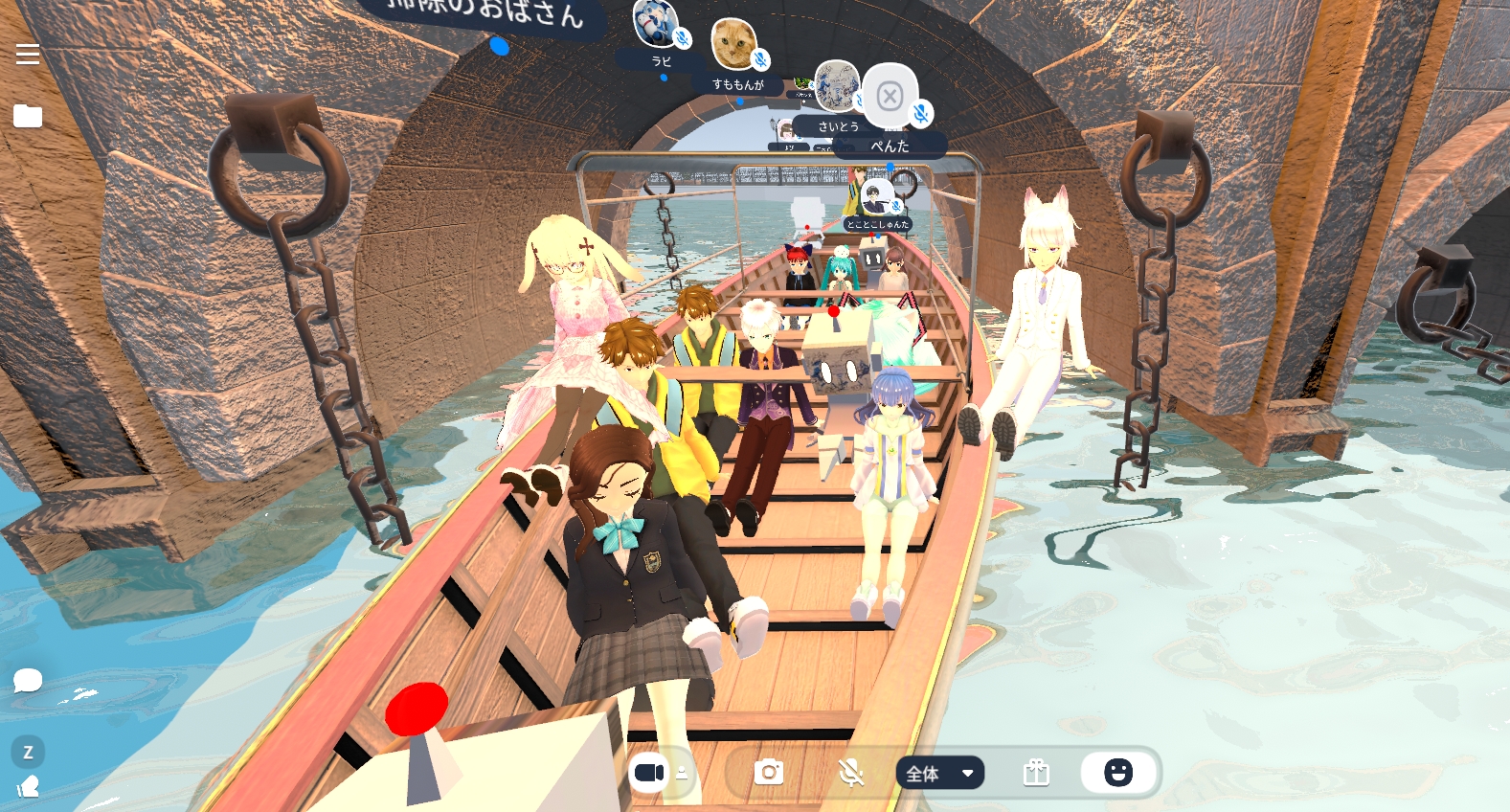1510x812 pixels.
Task: Open the gift box icon
Action: coord(1036,773)
